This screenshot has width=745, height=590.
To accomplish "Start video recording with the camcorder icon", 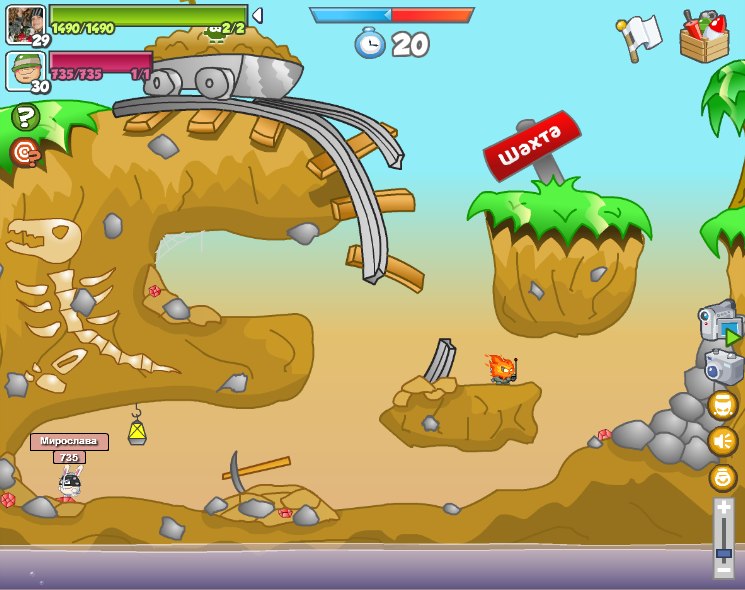I will click(x=720, y=324).
